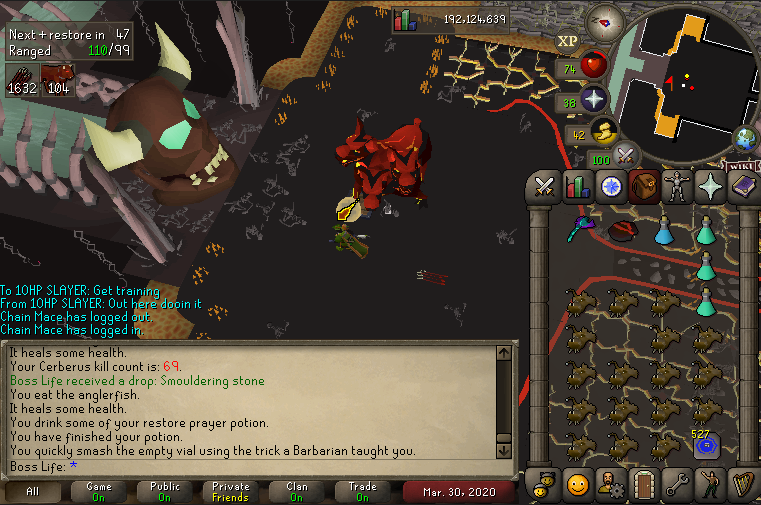Activate quick-prayers with the prayer orb
Image resolution: width=761 pixels, height=505 pixels.
point(595,99)
